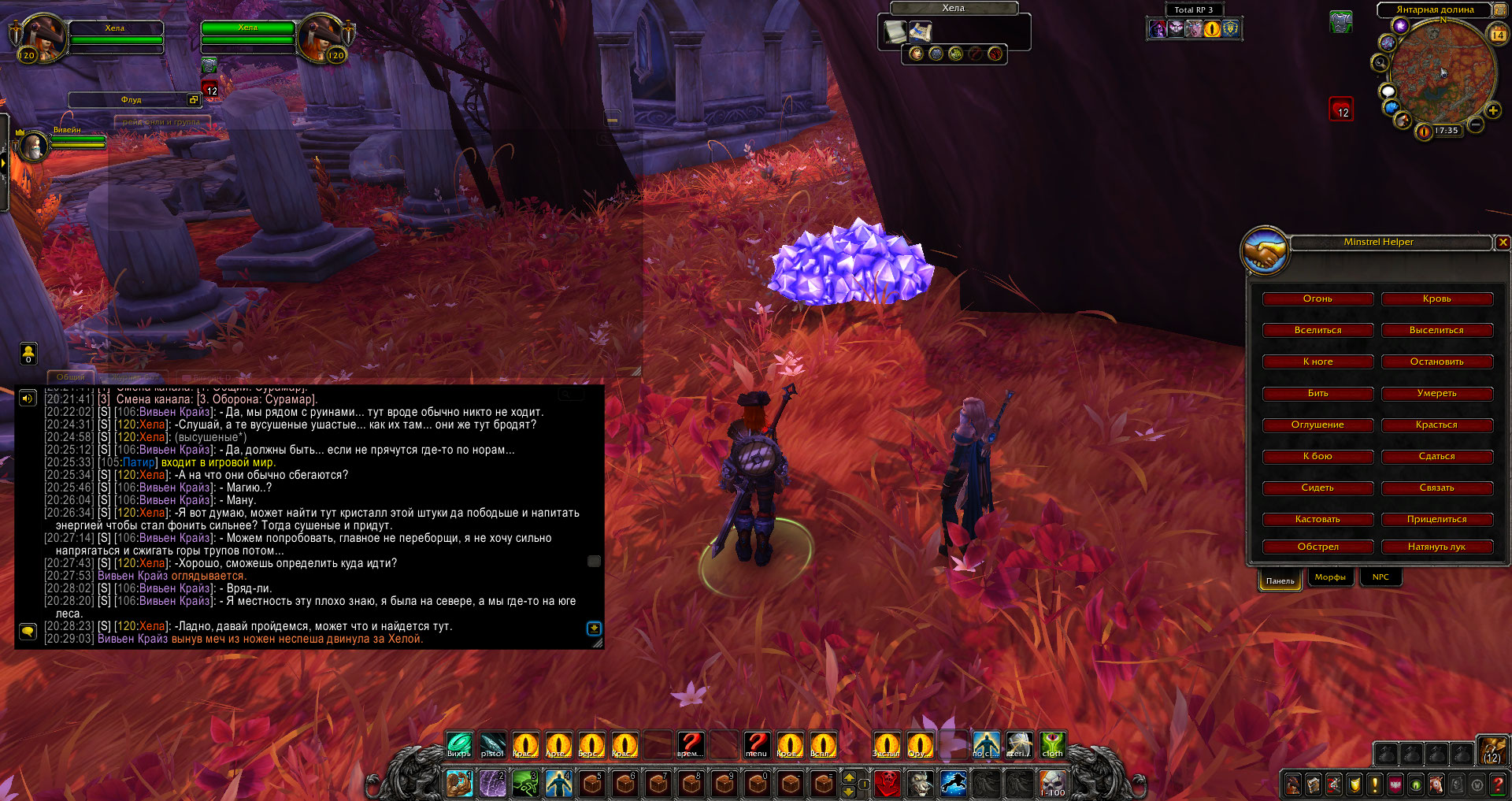
Task: Click the Натянуть лук button
Action: (x=1436, y=547)
